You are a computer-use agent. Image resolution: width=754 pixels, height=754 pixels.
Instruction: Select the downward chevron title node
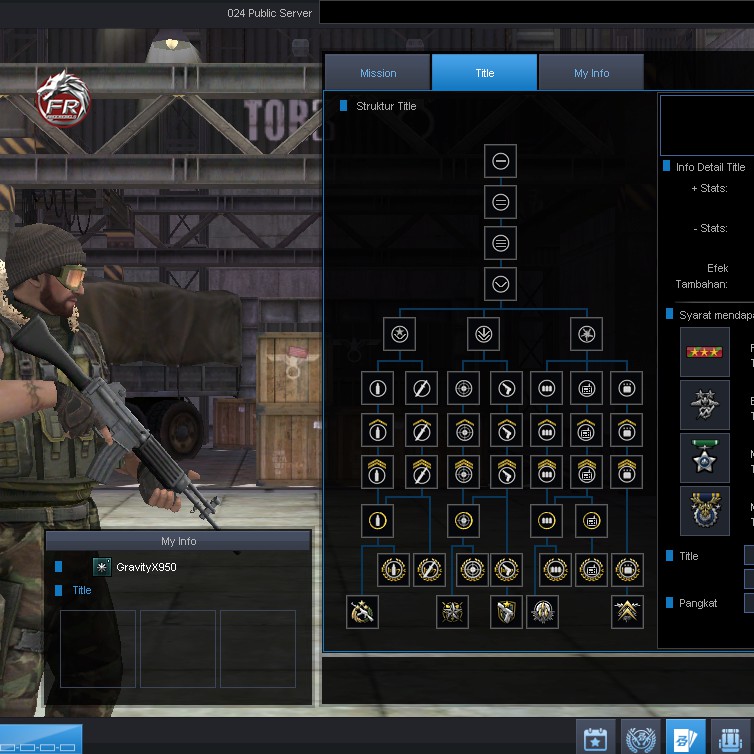[x=501, y=284]
